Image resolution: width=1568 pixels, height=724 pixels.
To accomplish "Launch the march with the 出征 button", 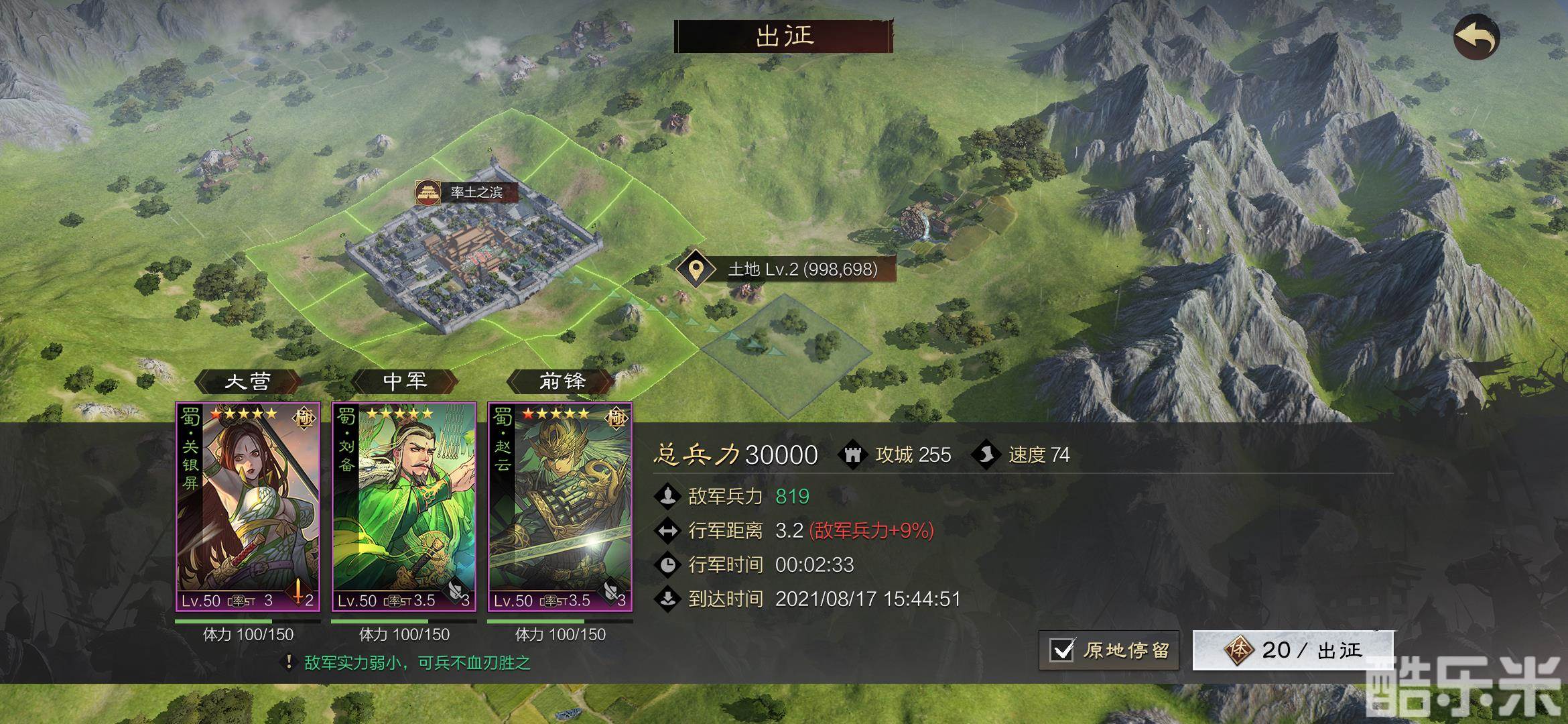I will coord(1293,650).
